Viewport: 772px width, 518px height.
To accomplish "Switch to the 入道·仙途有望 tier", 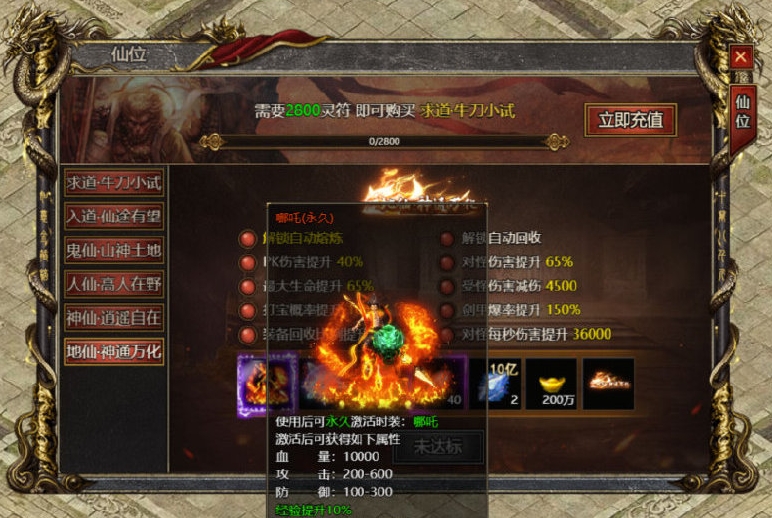I will pos(114,216).
